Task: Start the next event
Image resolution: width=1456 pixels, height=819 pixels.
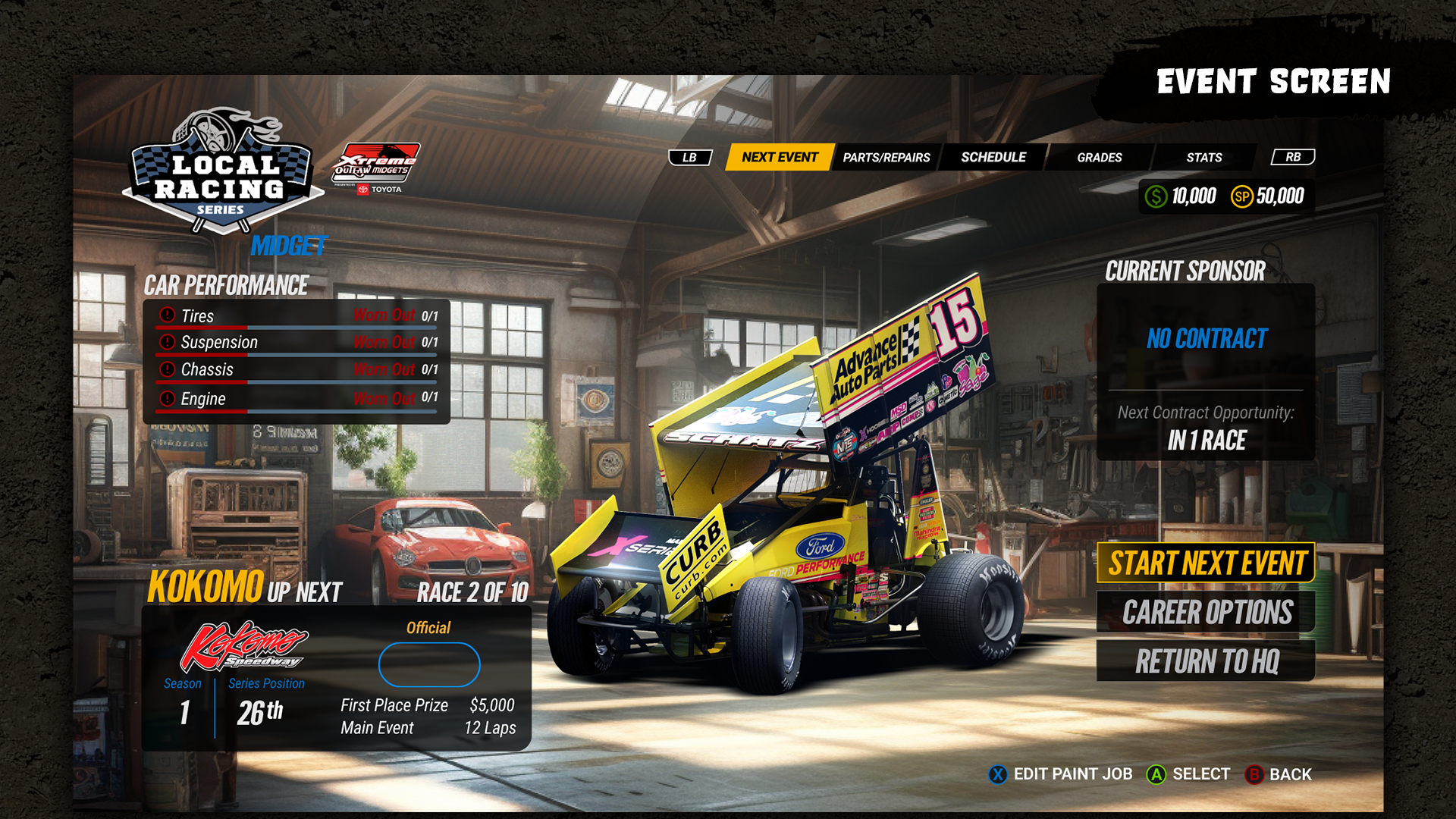Action: (x=1206, y=563)
